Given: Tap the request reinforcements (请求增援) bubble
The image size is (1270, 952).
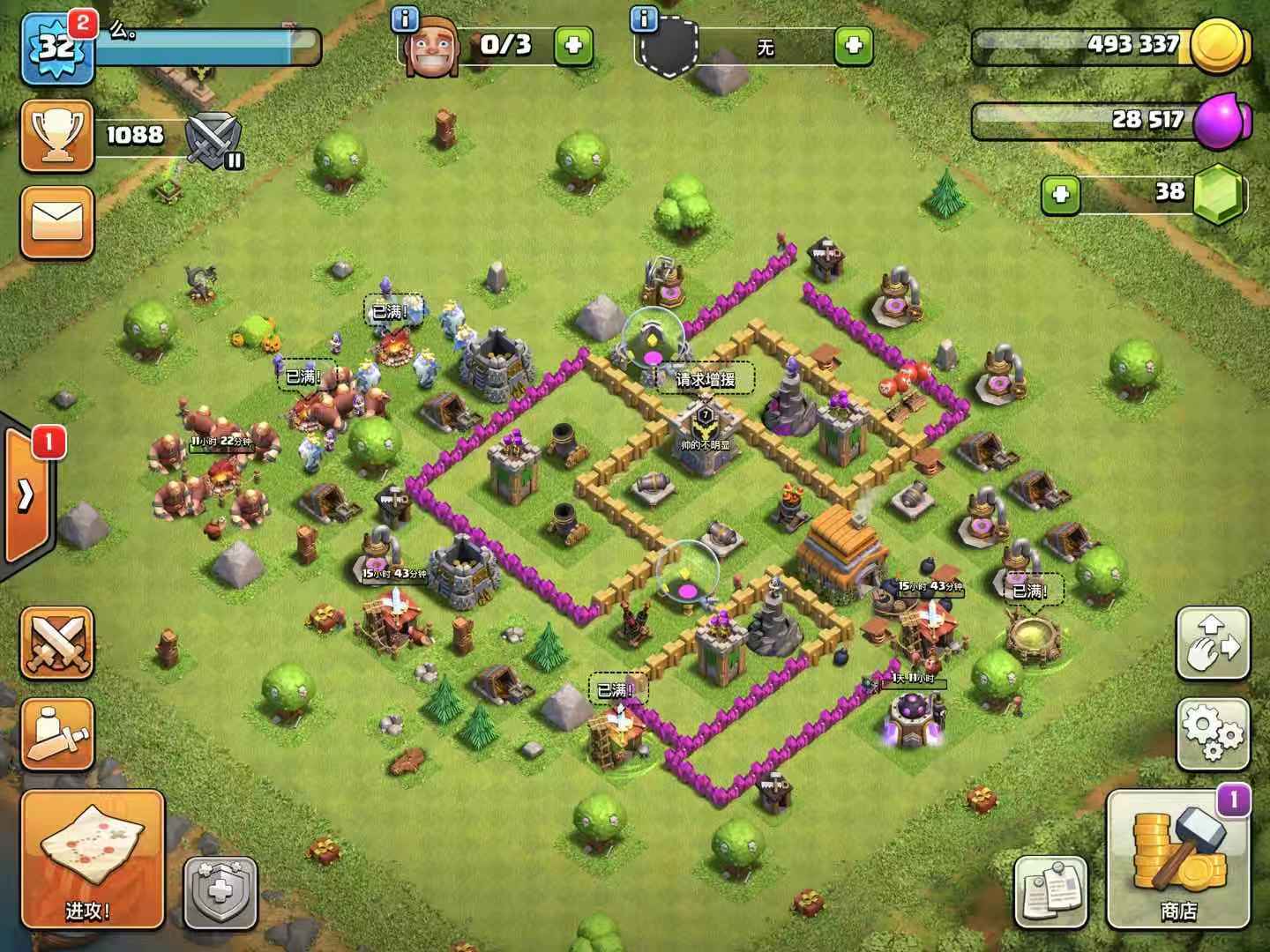Looking at the screenshot, I should pyautogui.click(x=705, y=380).
